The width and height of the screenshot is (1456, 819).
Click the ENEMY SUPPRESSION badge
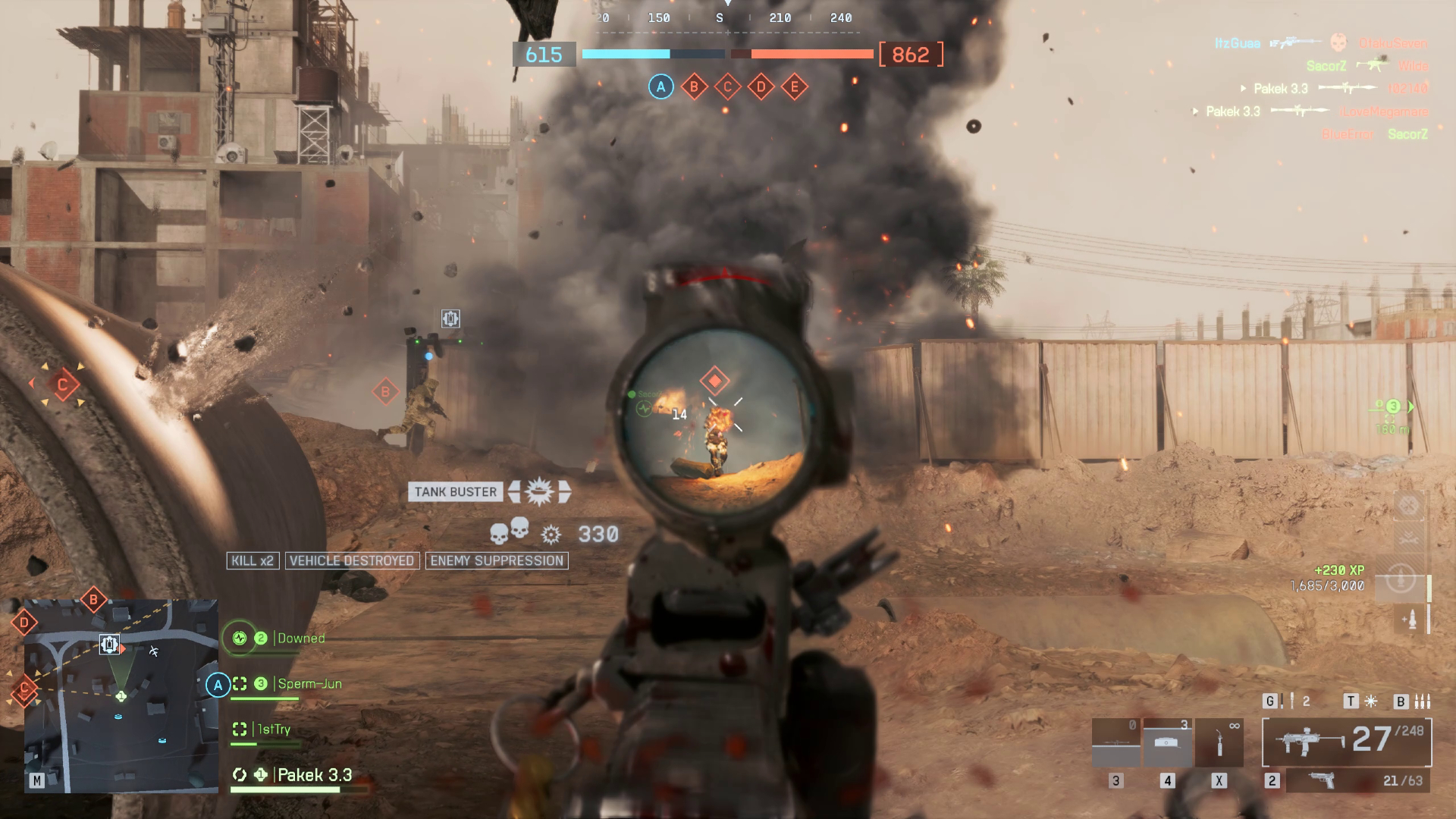coord(497,561)
